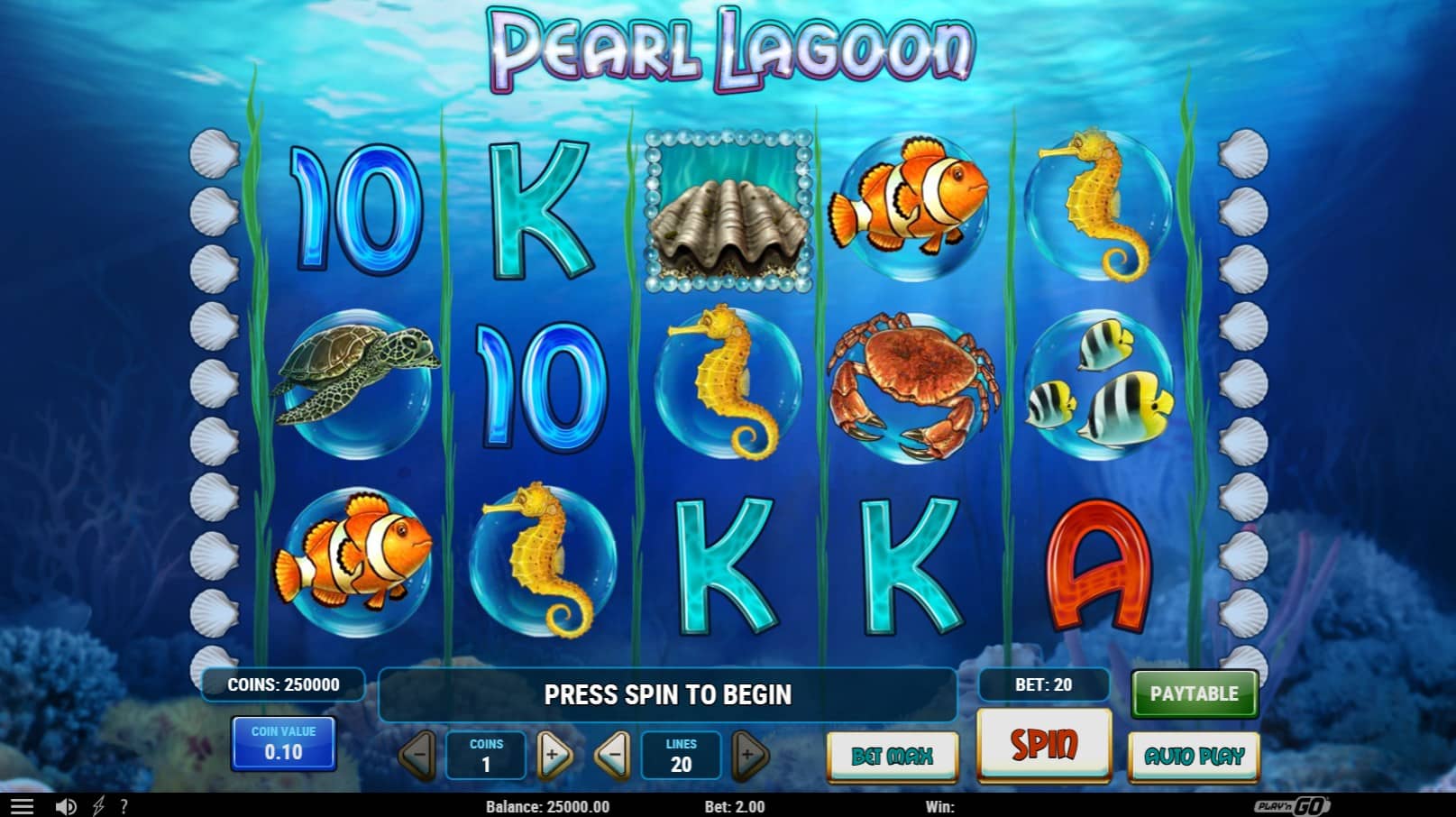Activate the Bet Max button

click(892, 756)
